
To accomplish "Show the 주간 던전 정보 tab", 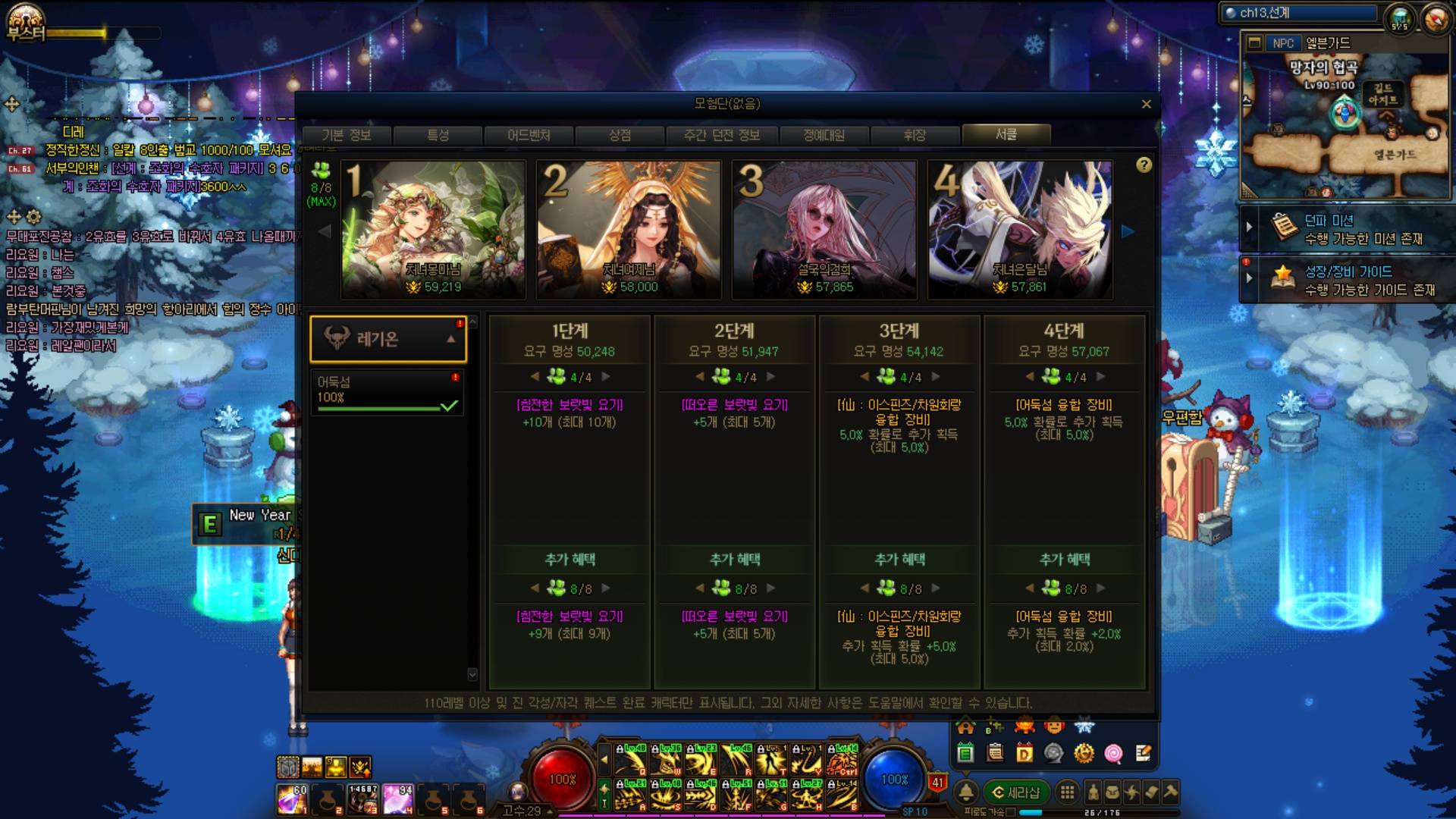I will pyautogui.click(x=721, y=135).
